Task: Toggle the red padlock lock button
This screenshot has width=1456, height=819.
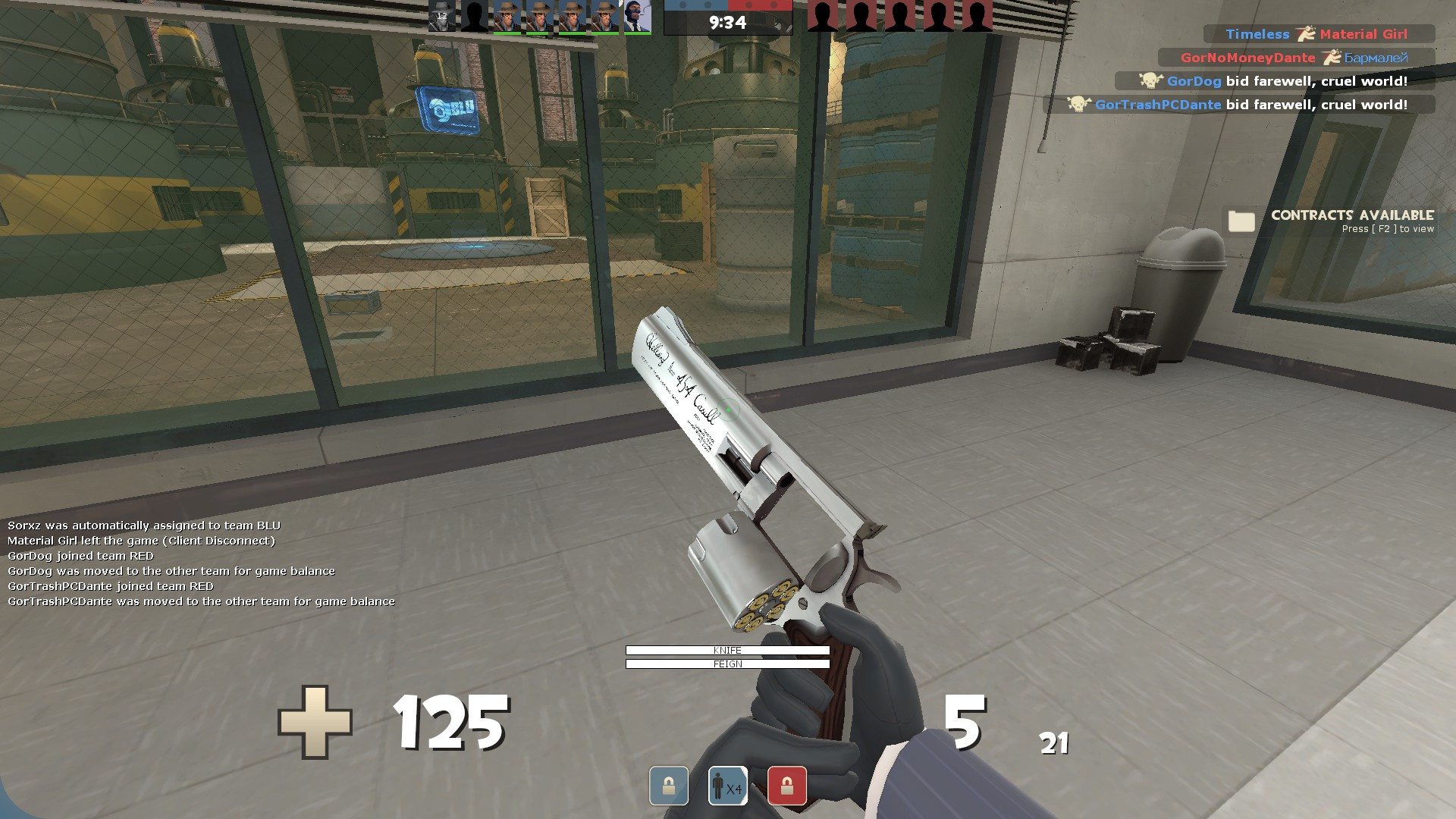Action: click(786, 786)
